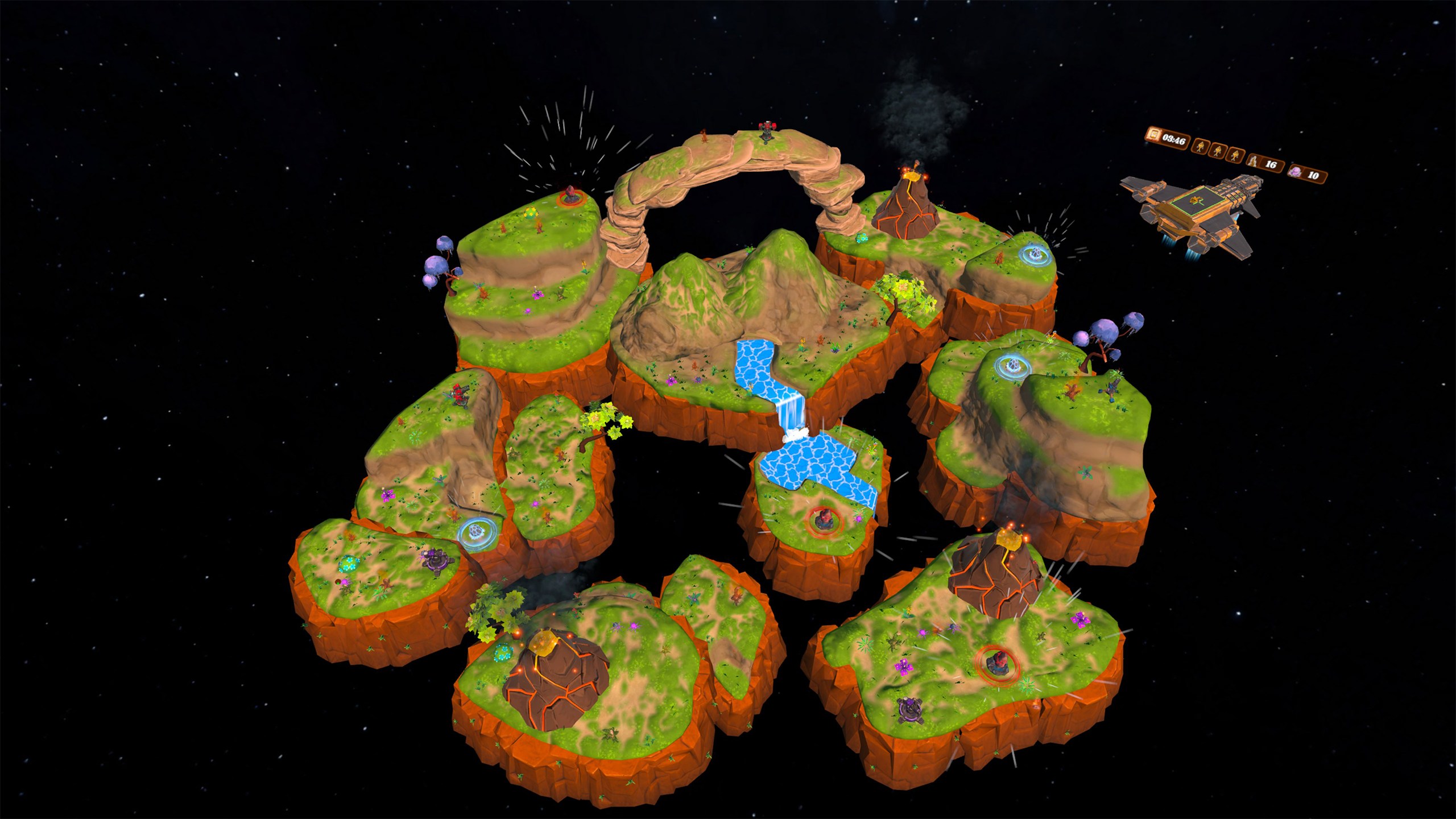Click the hourglass timer icon
This screenshot has width=1456, height=819.
coord(1154,135)
